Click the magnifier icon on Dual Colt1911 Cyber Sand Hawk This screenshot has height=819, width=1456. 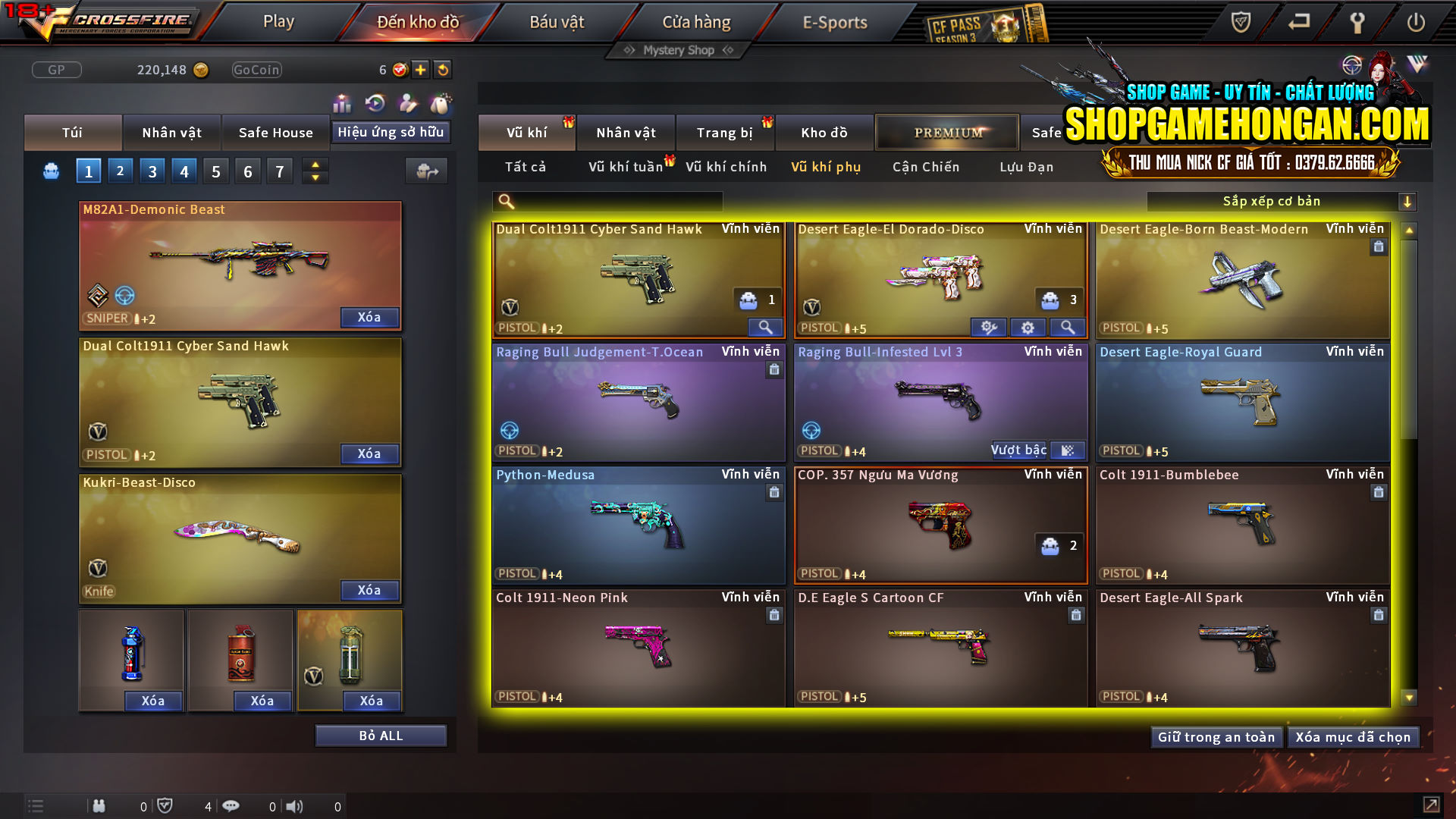[765, 327]
